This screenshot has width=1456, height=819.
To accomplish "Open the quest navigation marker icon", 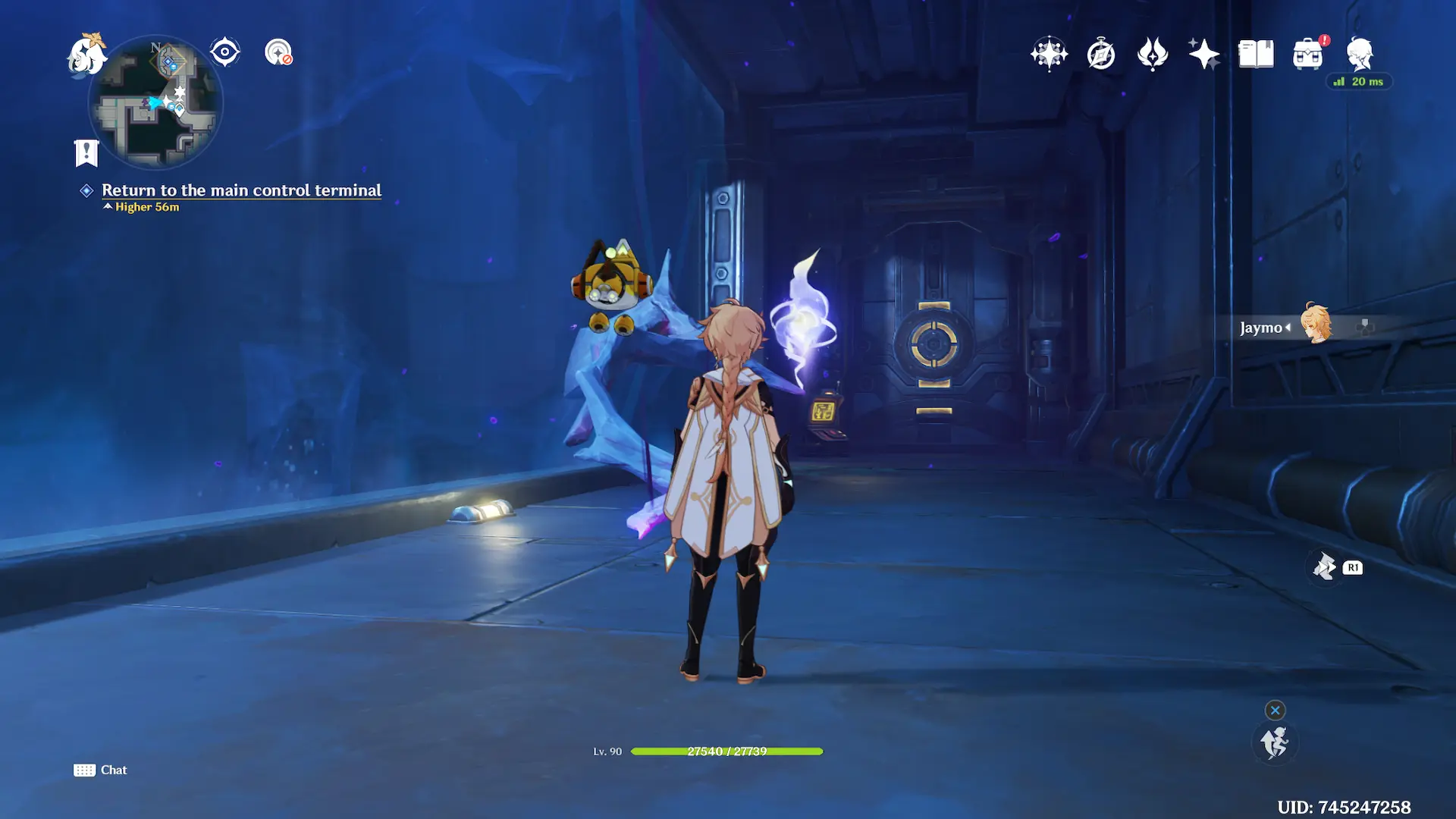I will (x=278, y=52).
